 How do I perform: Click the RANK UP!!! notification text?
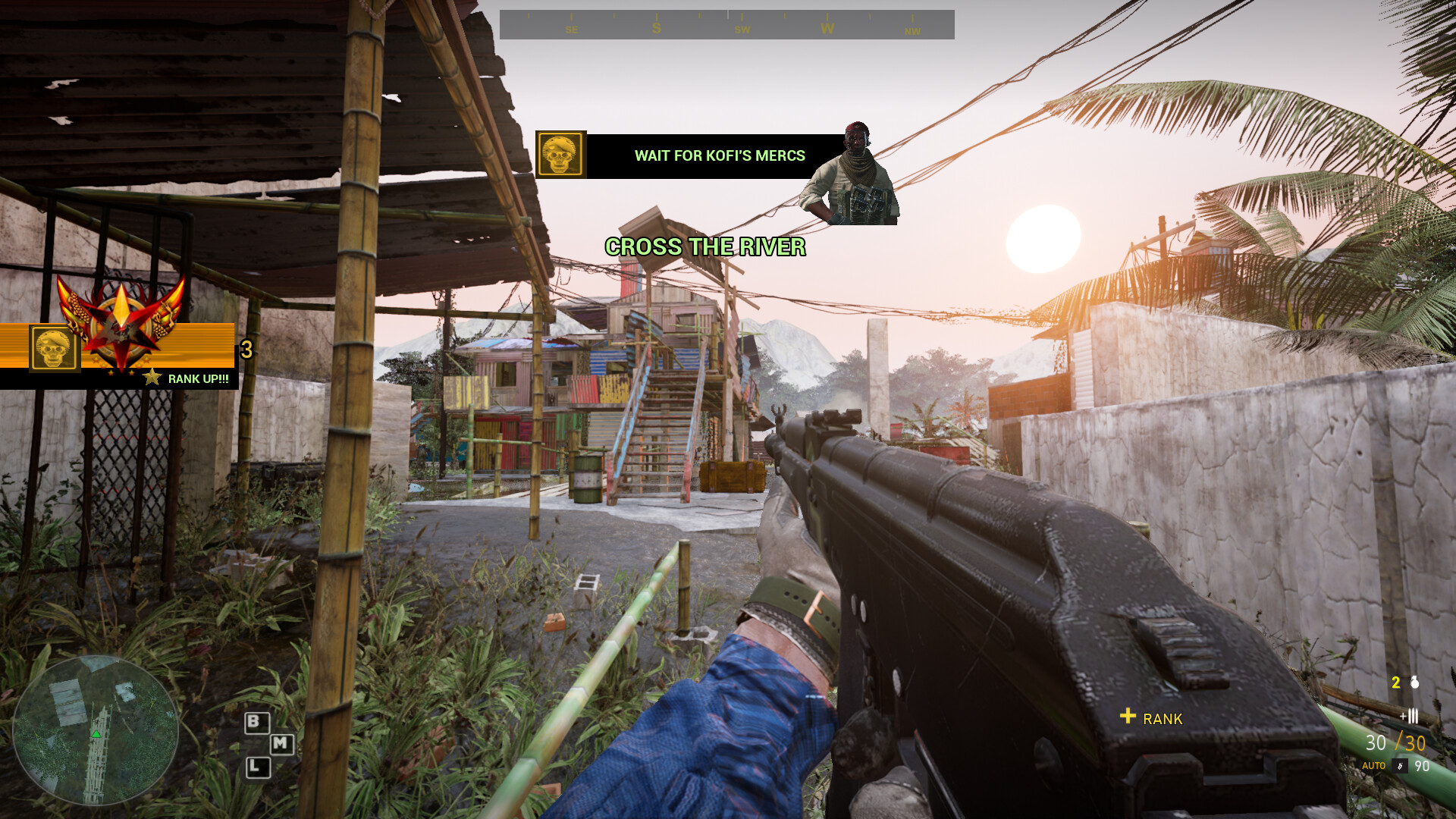click(199, 377)
